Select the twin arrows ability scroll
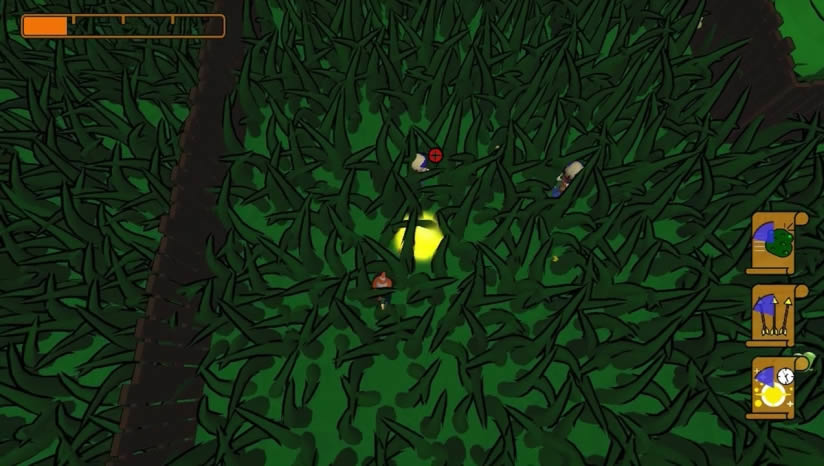 773,314
